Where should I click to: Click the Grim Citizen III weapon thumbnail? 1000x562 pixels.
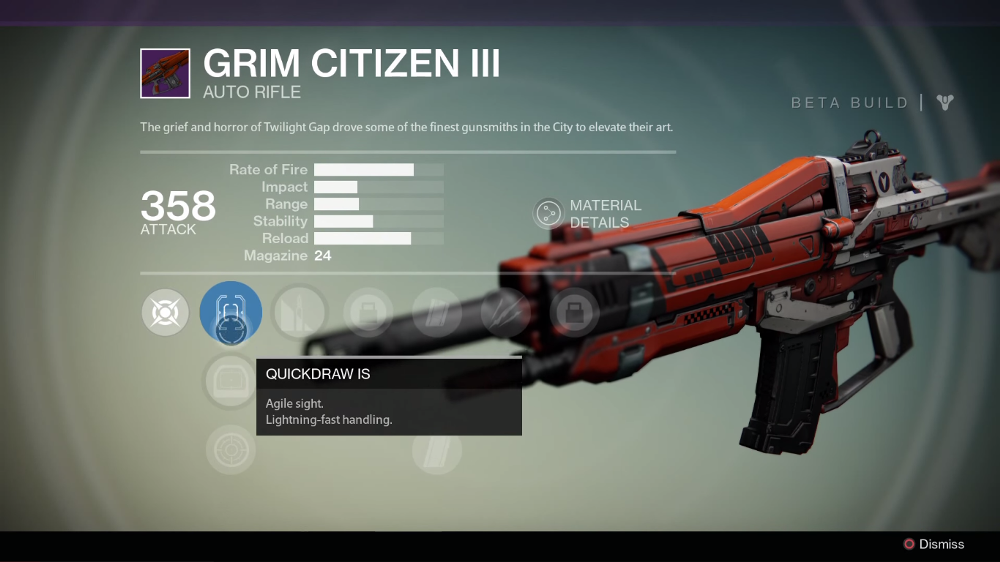[x=166, y=73]
